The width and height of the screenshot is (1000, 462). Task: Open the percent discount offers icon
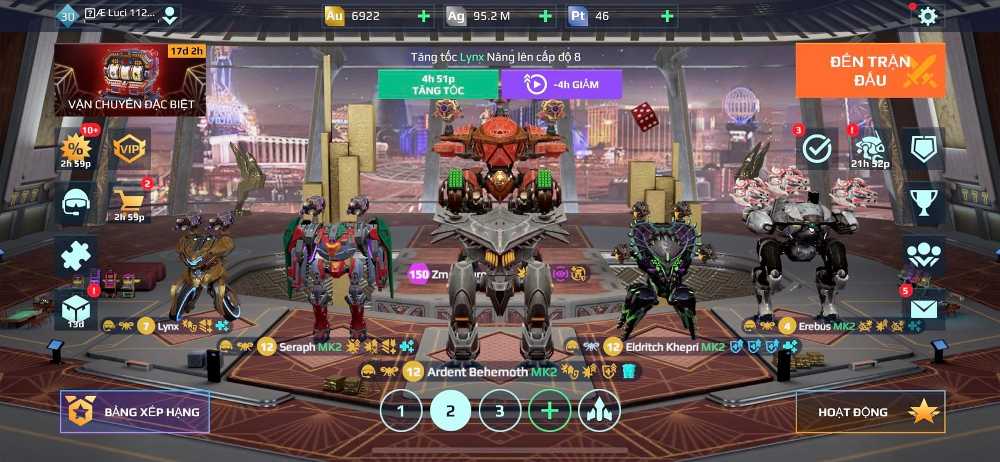[77, 148]
